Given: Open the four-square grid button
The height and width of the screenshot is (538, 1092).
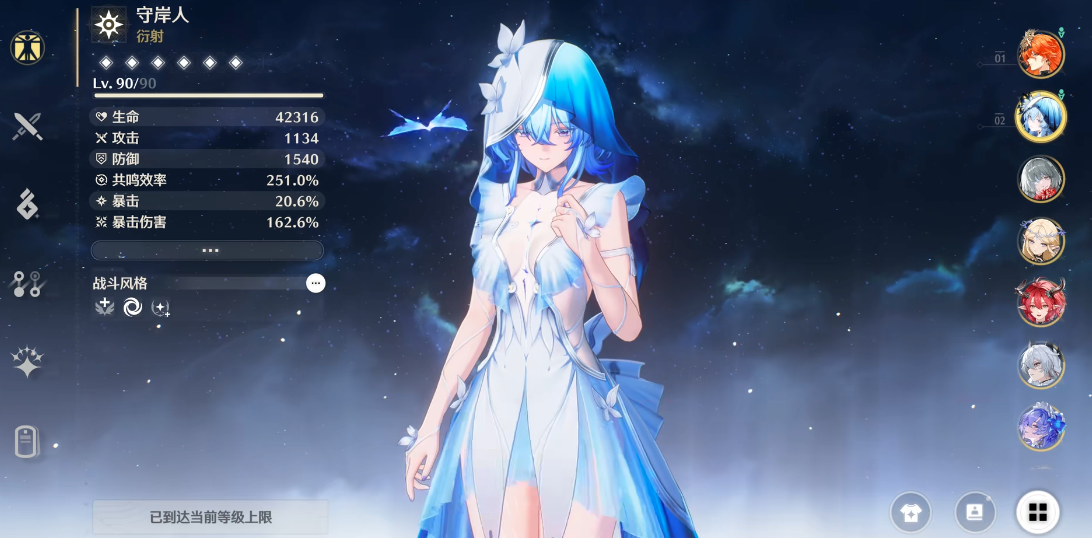Looking at the screenshot, I should (1038, 513).
